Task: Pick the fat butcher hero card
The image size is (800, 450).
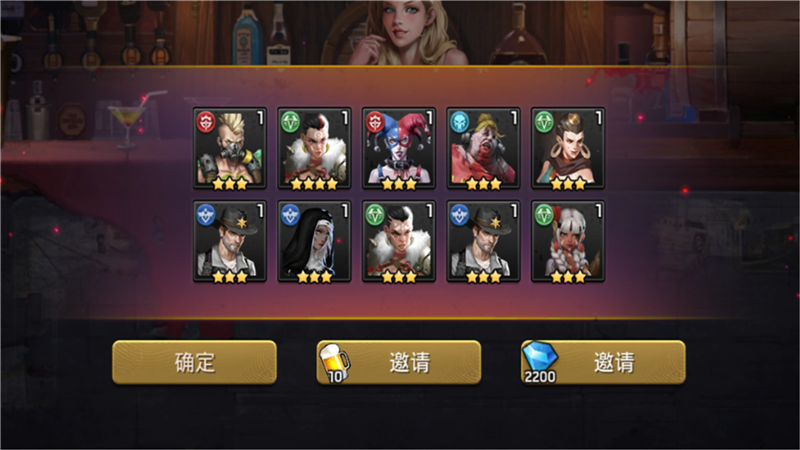Action: tap(483, 148)
